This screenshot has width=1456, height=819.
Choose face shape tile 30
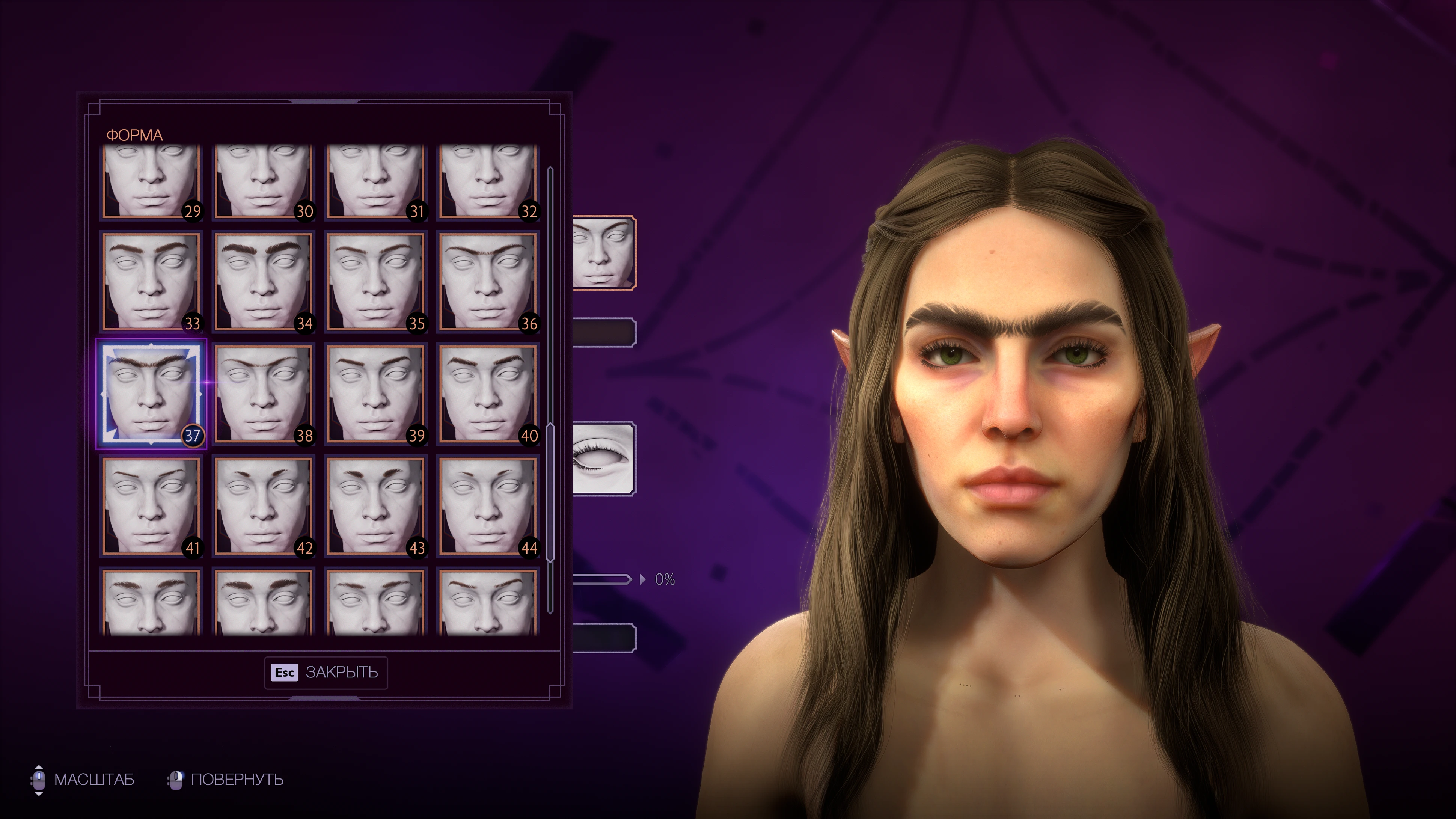[x=263, y=180]
